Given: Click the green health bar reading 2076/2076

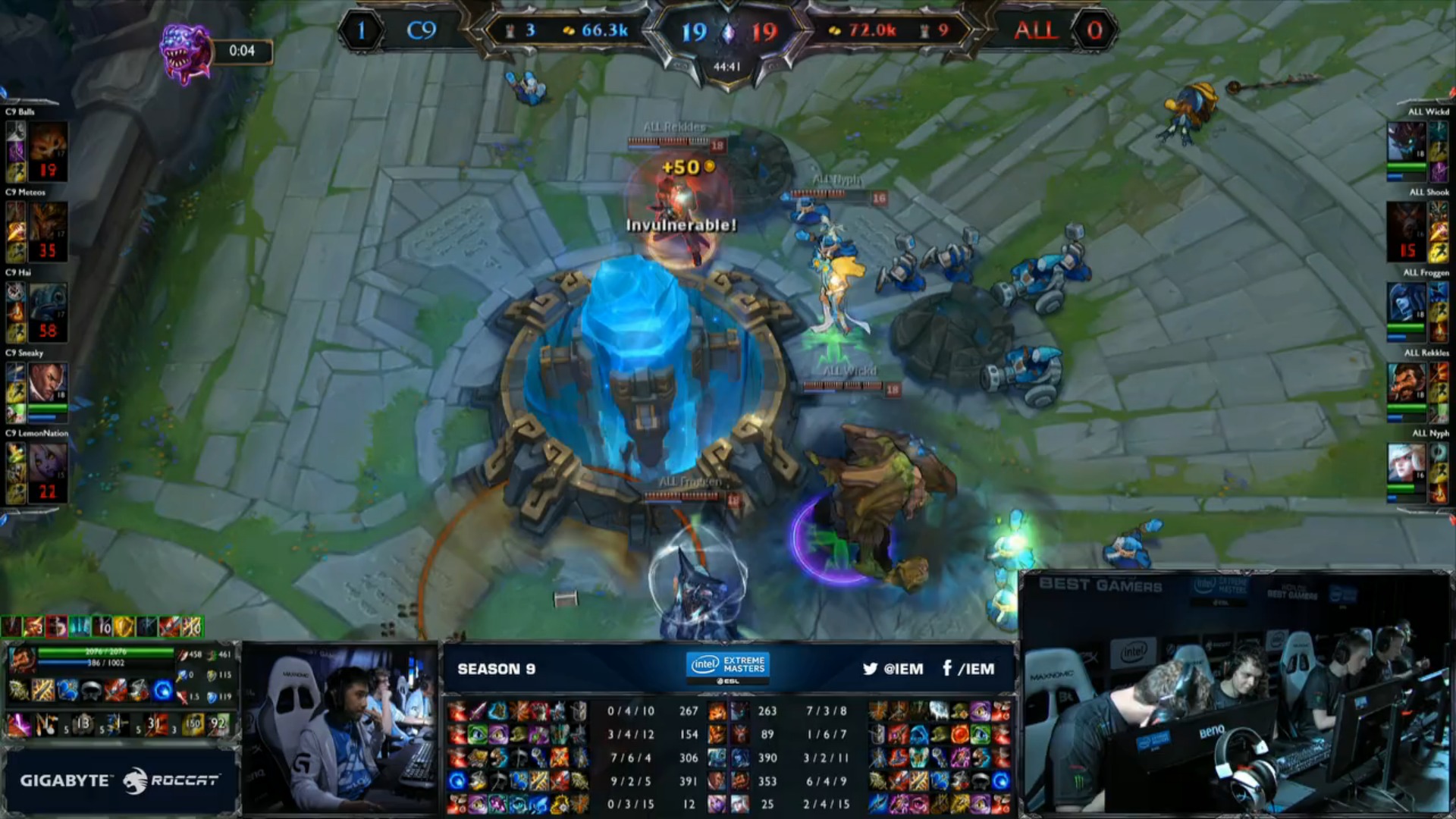Looking at the screenshot, I should (x=105, y=651).
